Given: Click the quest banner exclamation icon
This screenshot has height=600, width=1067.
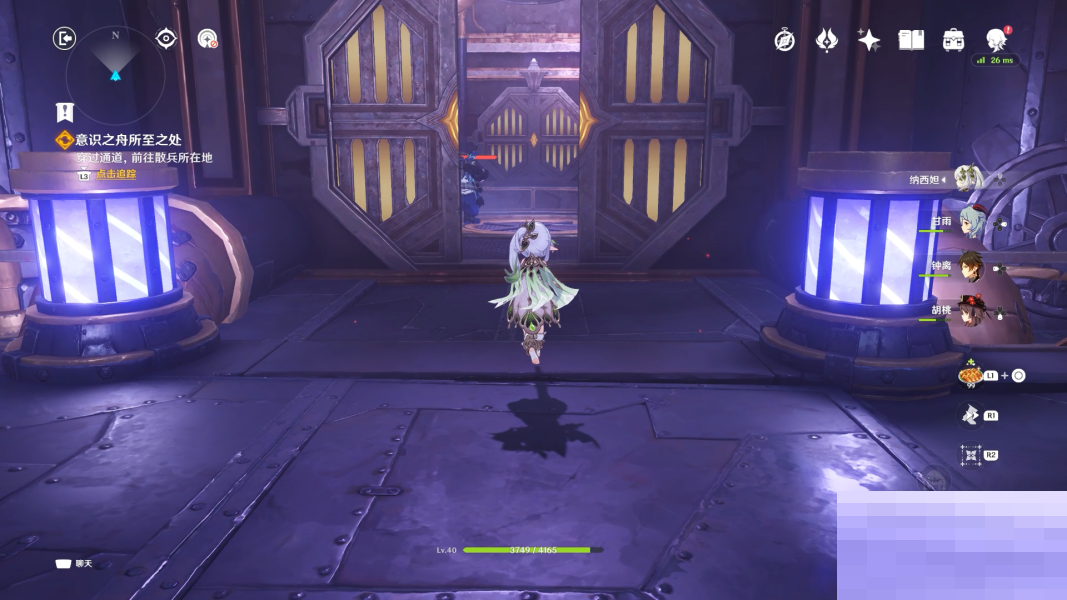Looking at the screenshot, I should (65, 112).
